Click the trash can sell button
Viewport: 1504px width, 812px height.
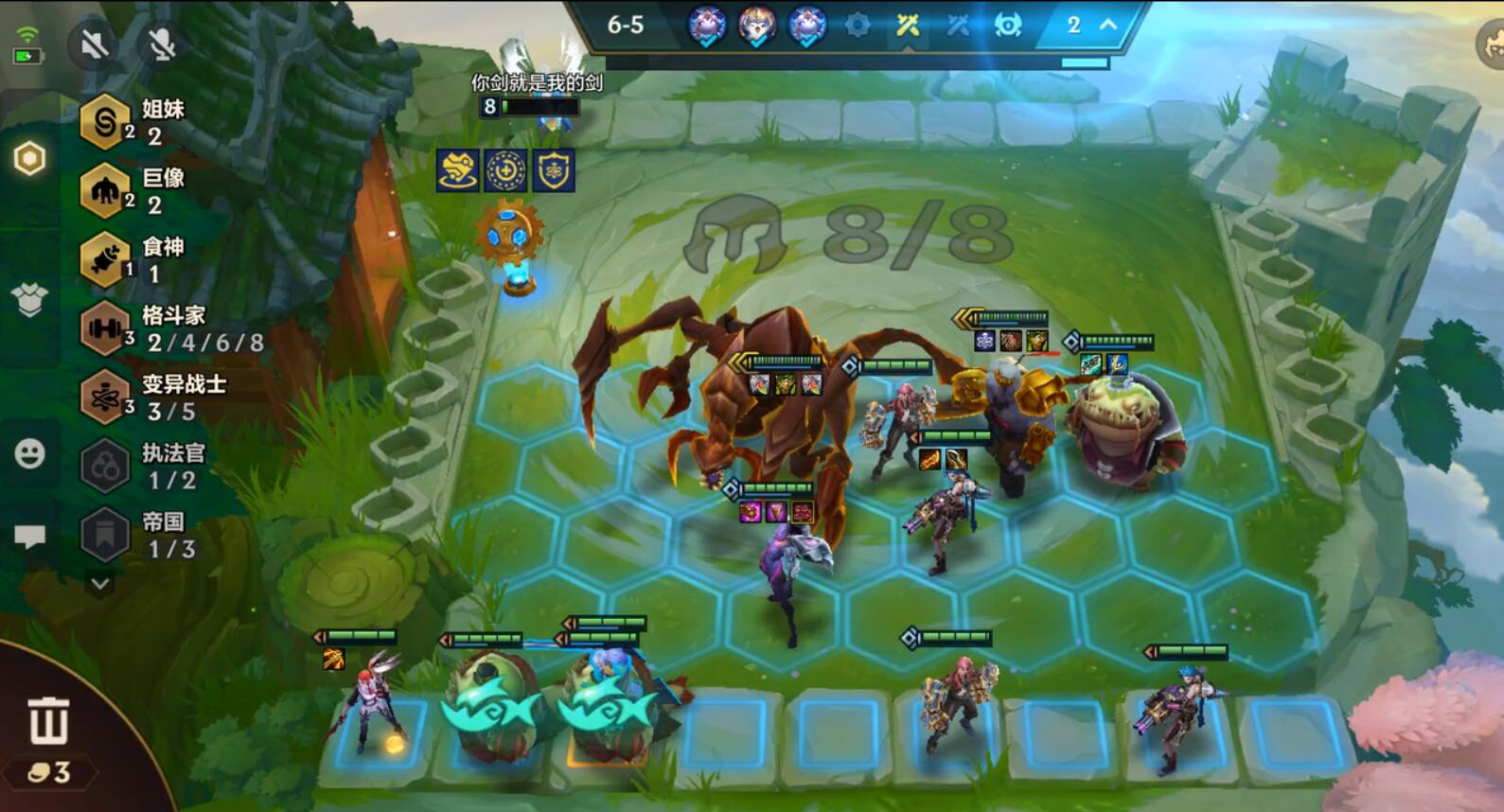coord(48,721)
